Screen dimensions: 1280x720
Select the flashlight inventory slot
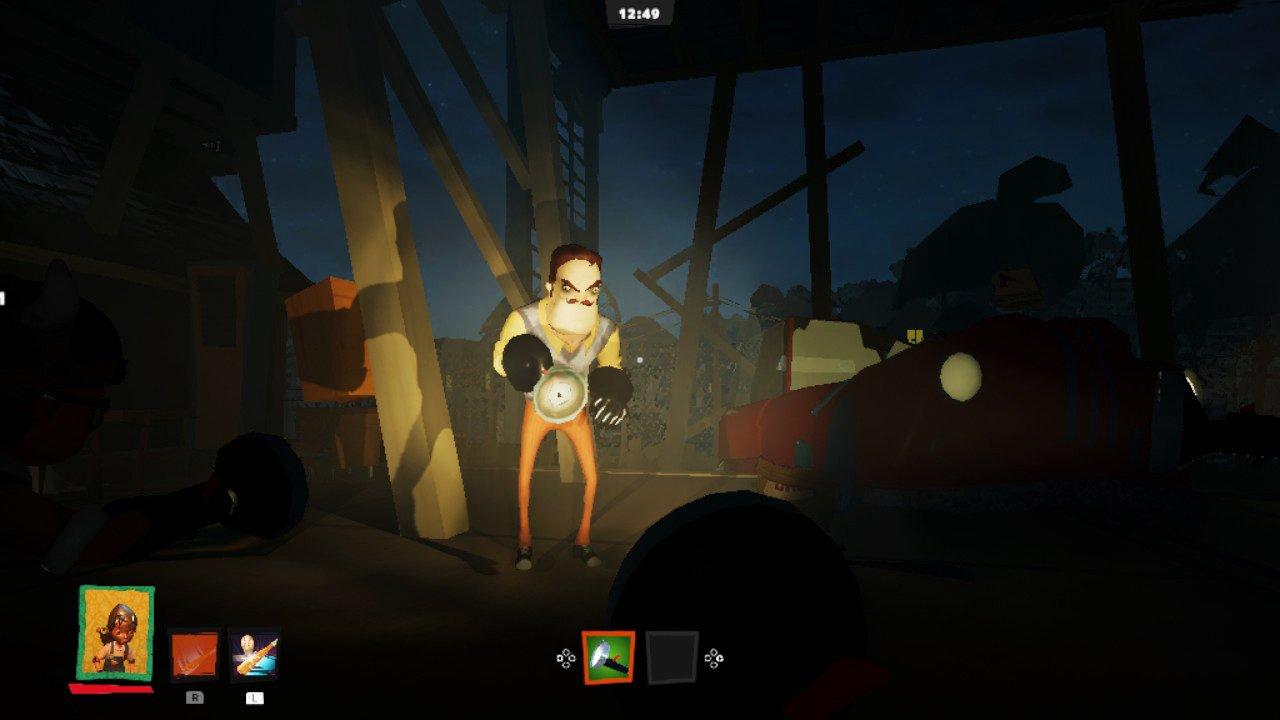(608, 657)
